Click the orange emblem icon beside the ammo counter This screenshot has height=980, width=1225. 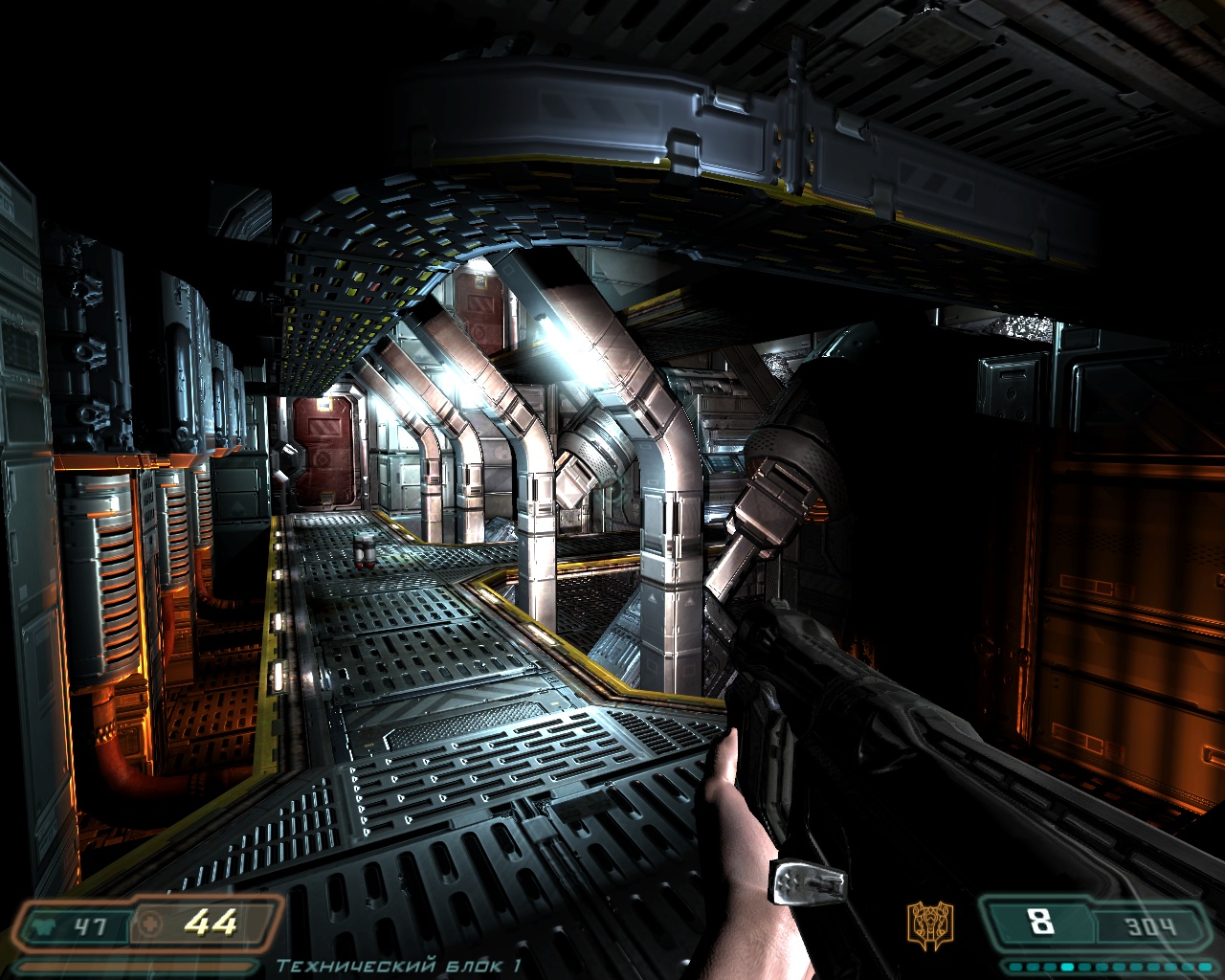pos(927,922)
